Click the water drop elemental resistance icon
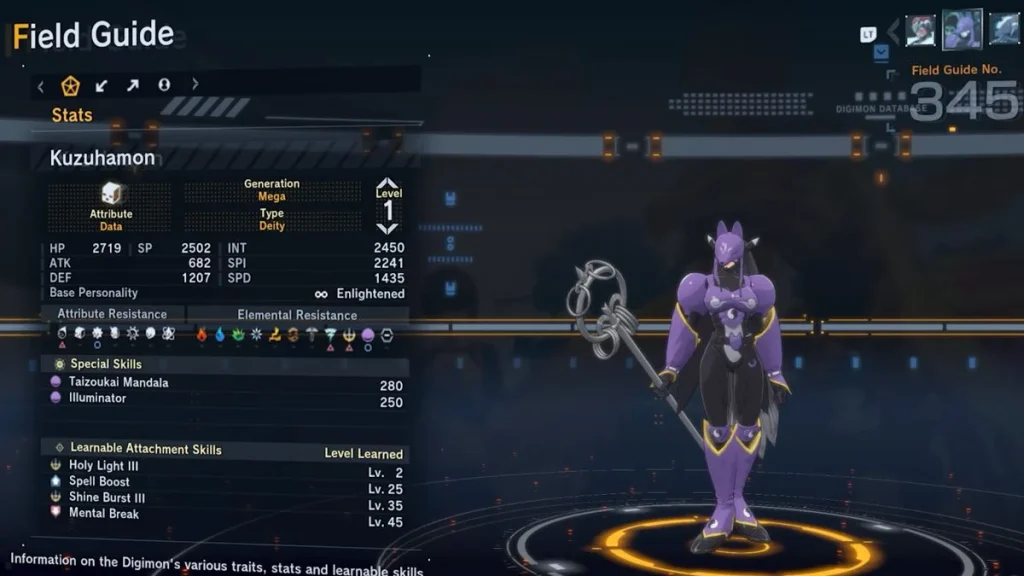The width and height of the screenshot is (1024, 576). (x=220, y=335)
